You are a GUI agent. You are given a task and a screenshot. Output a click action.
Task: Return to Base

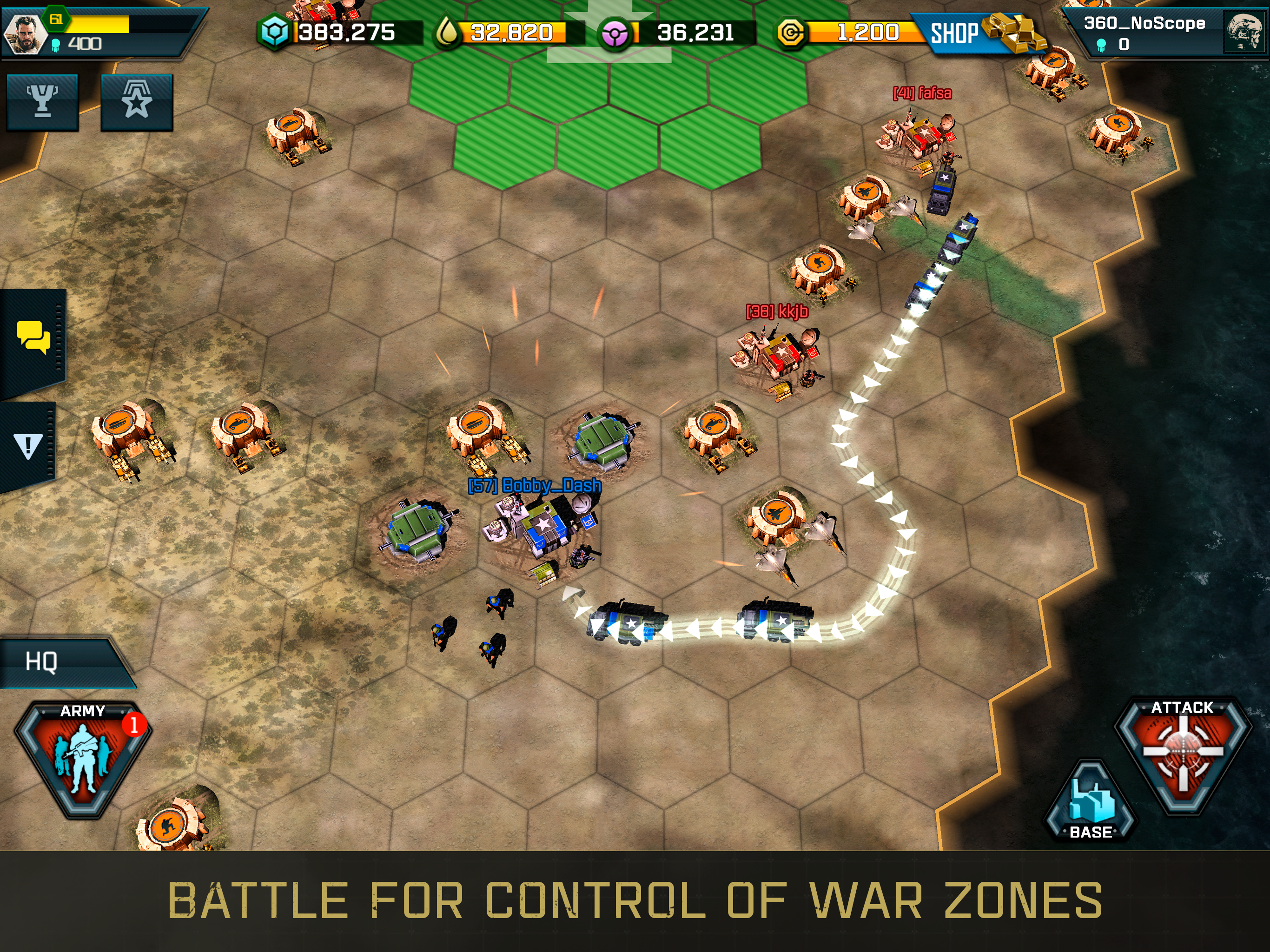point(1090,804)
